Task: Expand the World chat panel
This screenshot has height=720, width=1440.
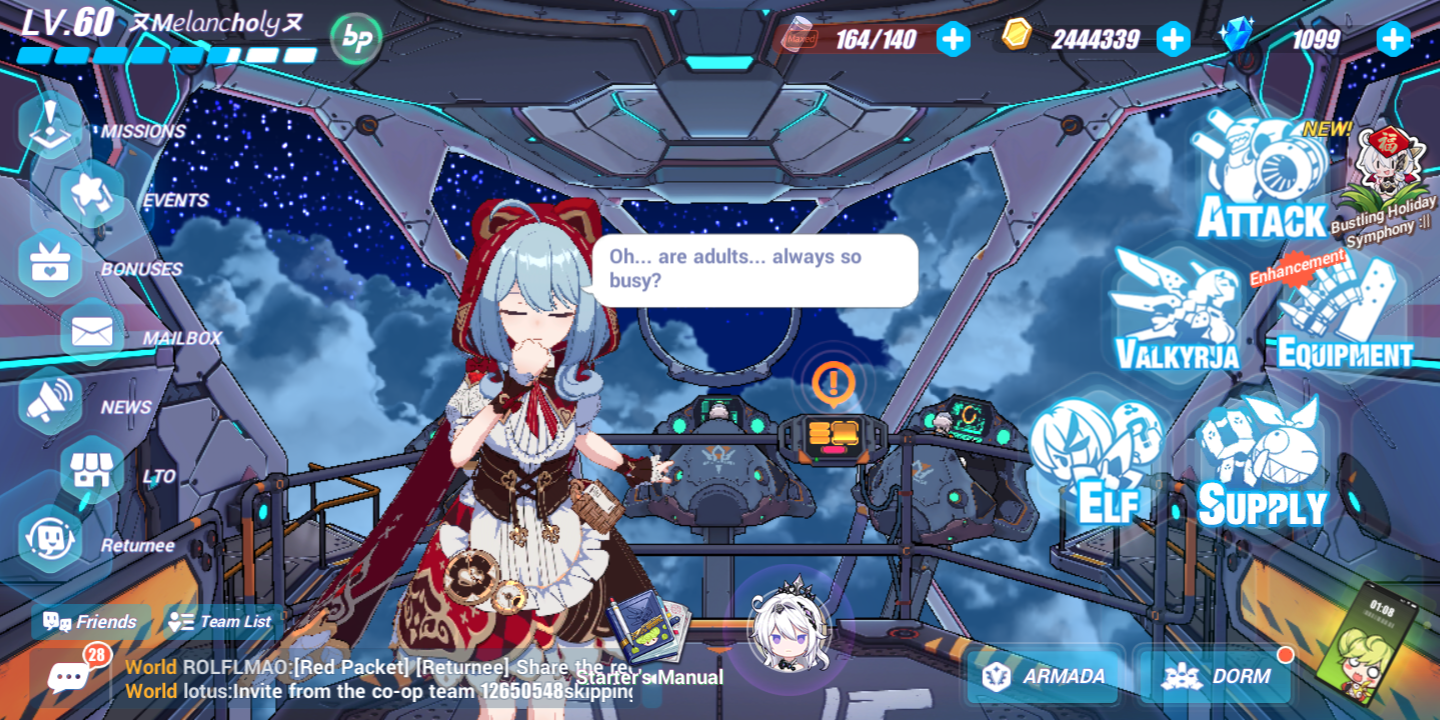Action: [67, 676]
